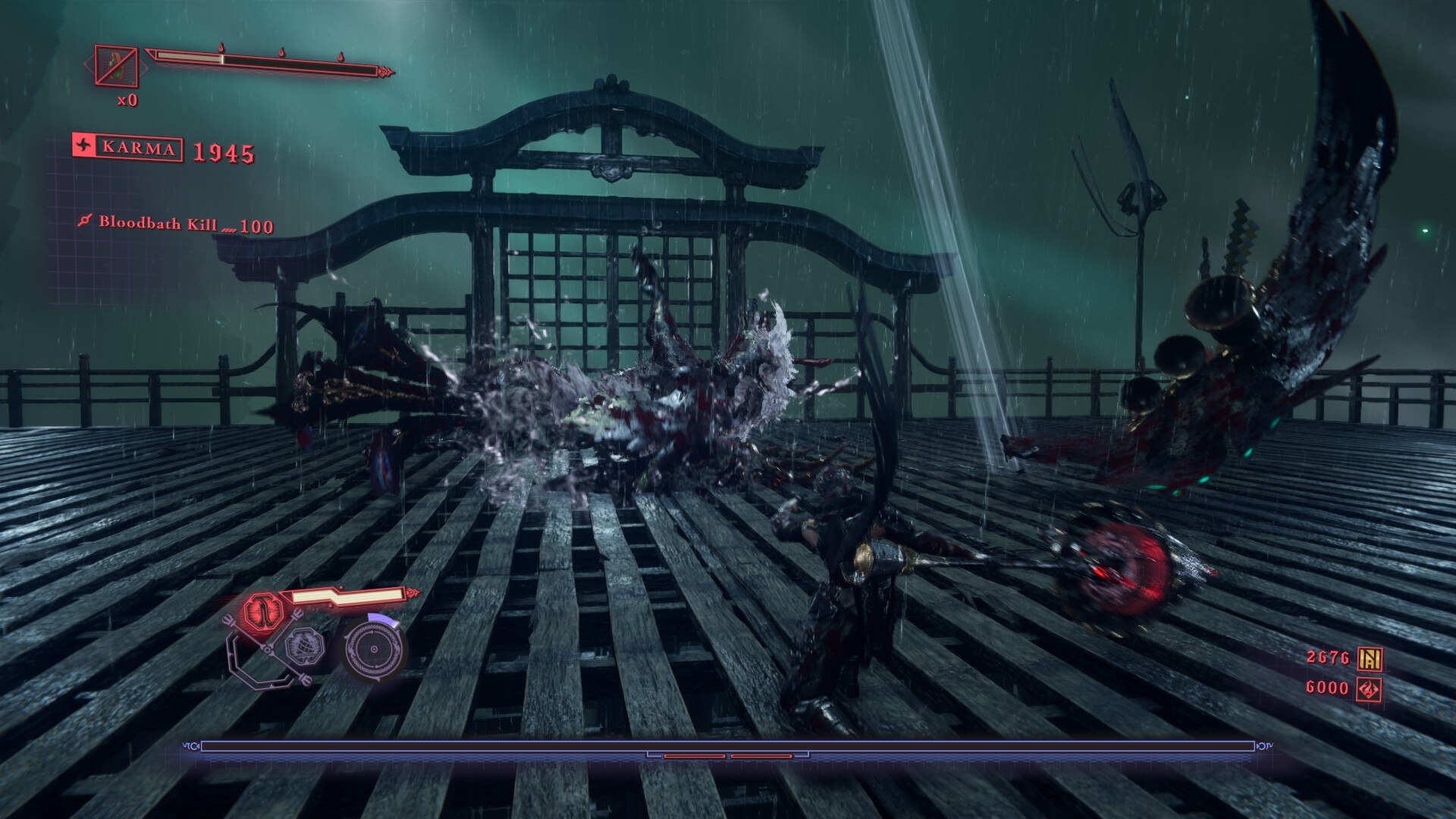1456x819 pixels.
Task: Select the crossed-out healing item slot
Action: [116, 66]
